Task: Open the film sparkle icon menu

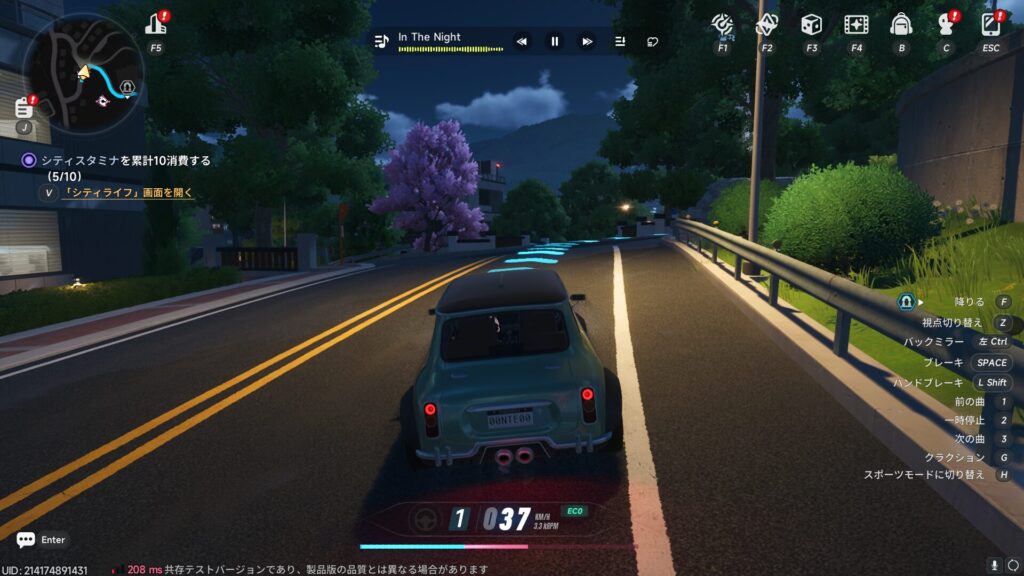Action: click(x=856, y=24)
